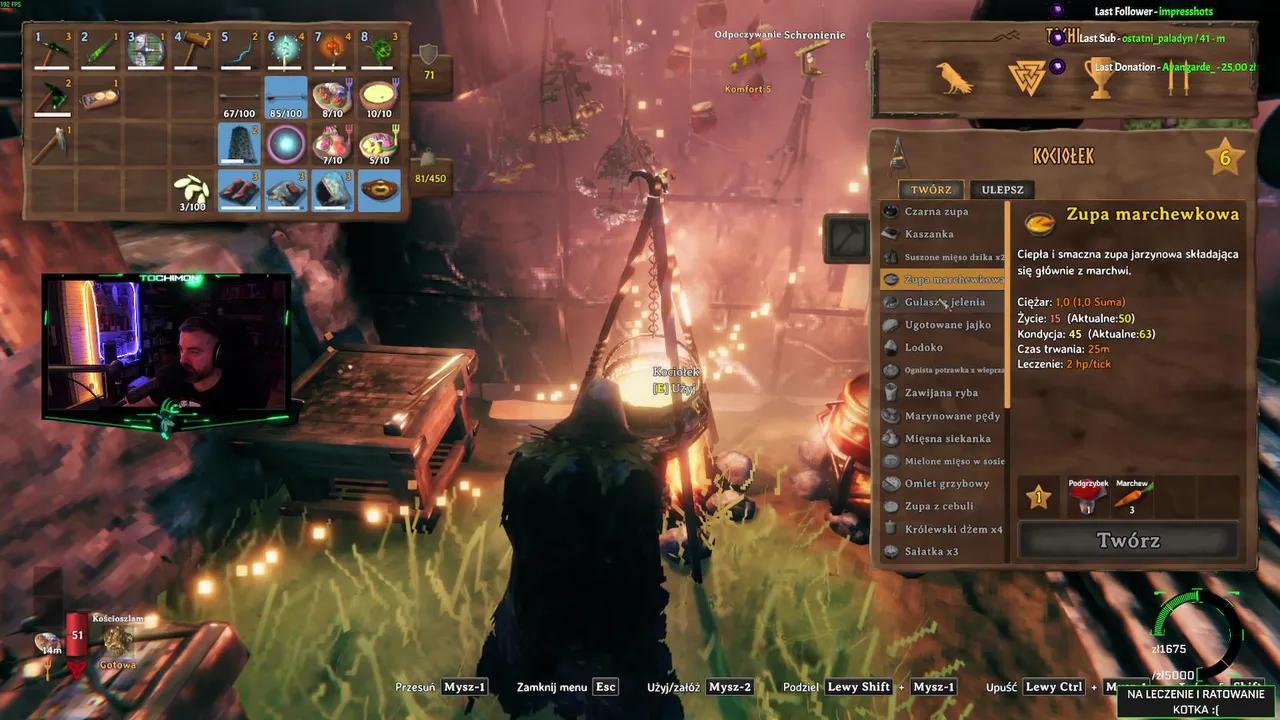Screen dimensions: 1280x720
Task: Select the Czarna zupa recipe
Action: click(936, 212)
